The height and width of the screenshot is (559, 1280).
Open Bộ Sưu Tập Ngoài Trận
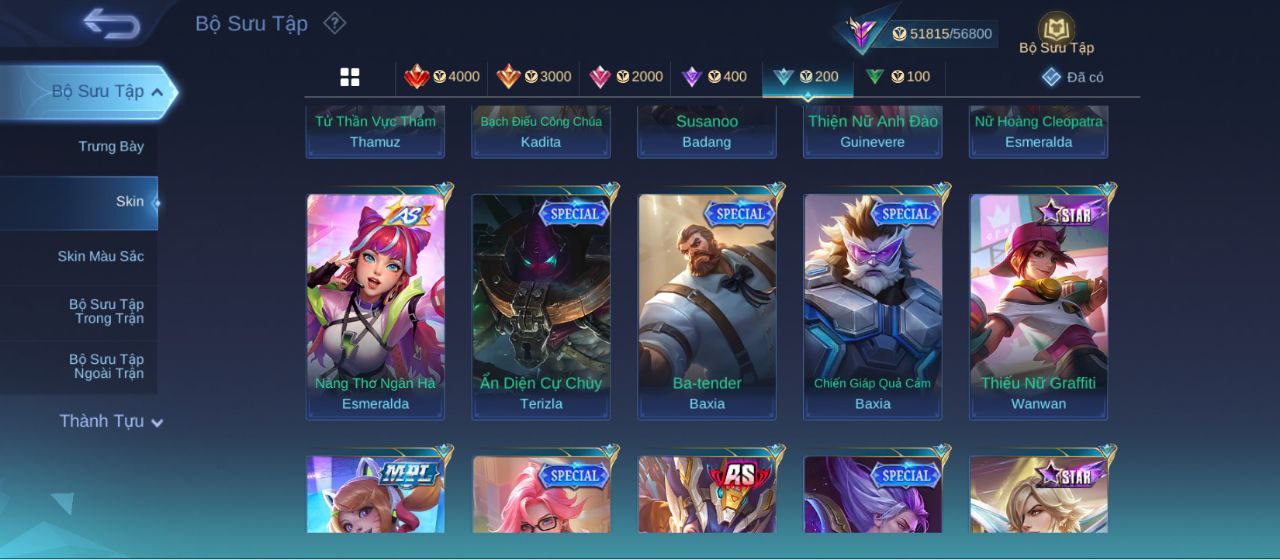coord(106,366)
